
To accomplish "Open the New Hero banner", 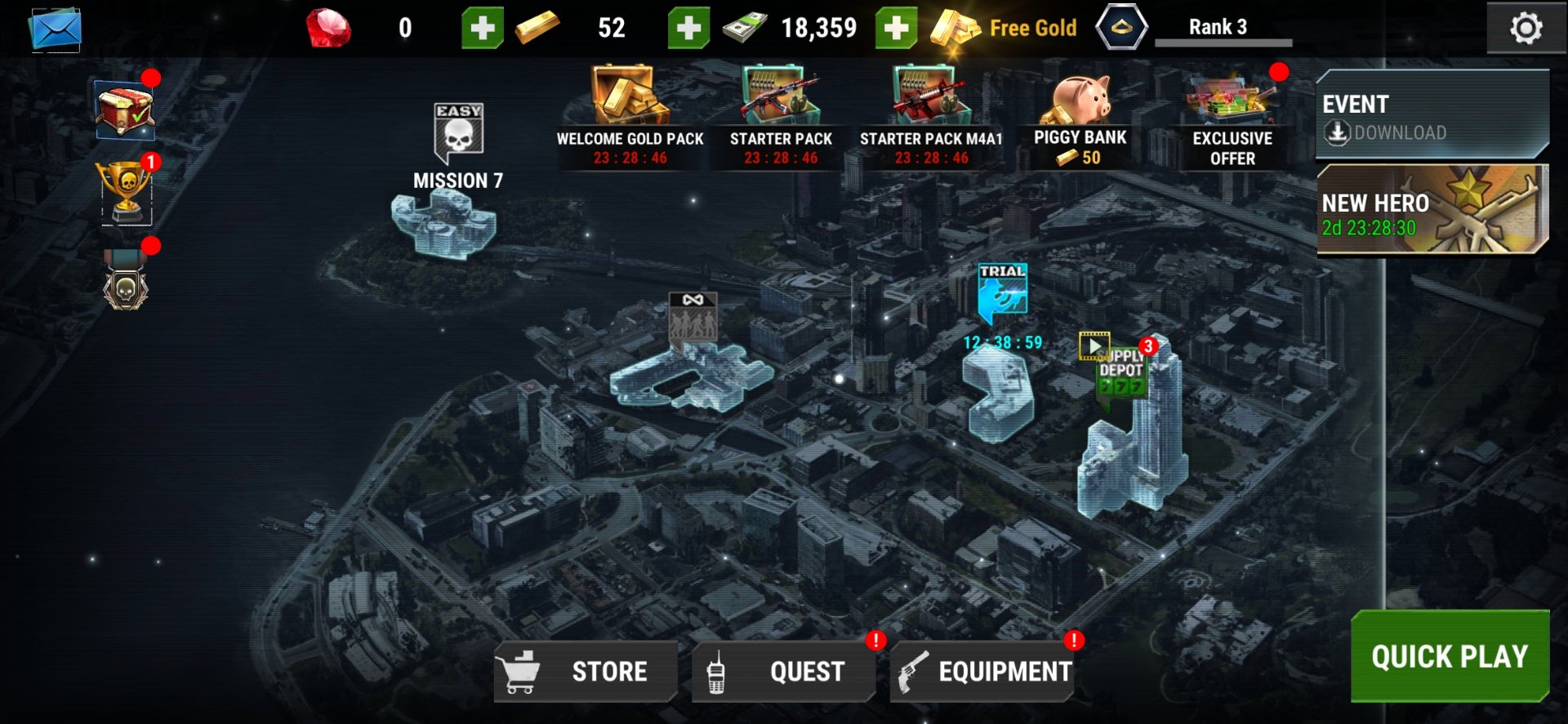I will point(1432,210).
